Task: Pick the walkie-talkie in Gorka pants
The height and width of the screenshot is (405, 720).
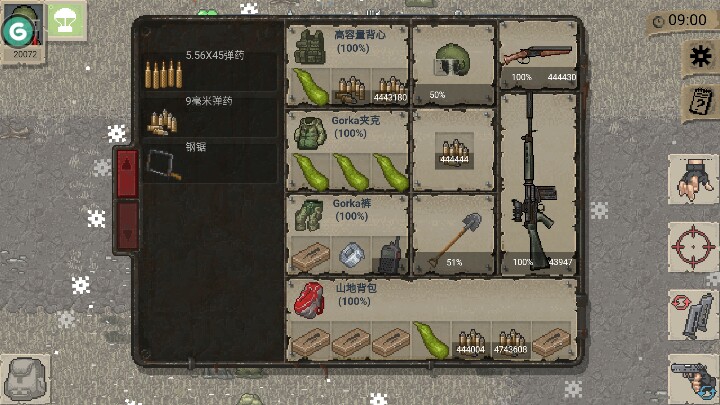Action: (388, 255)
